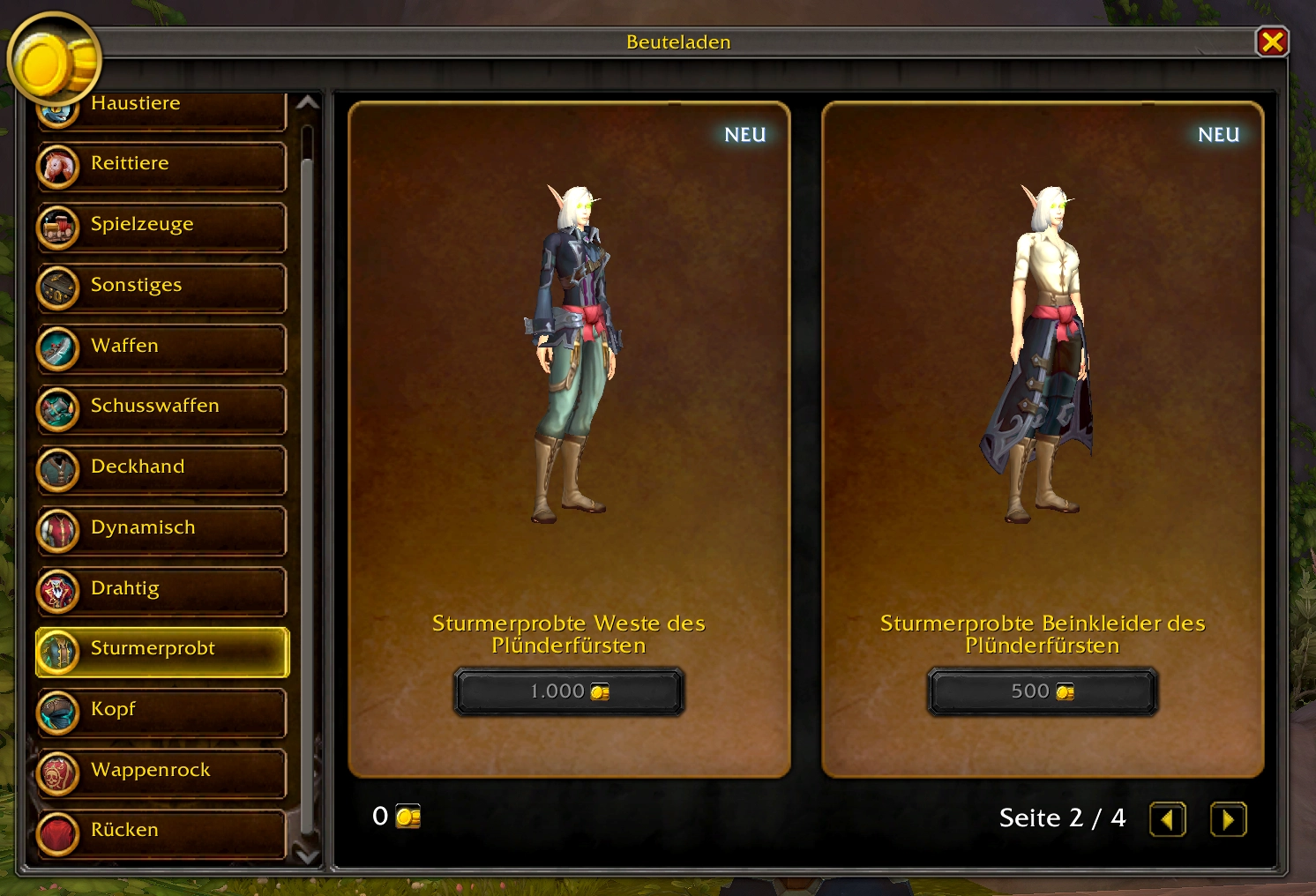
Task: Open the Schusswaffen category
Action: 162,407
